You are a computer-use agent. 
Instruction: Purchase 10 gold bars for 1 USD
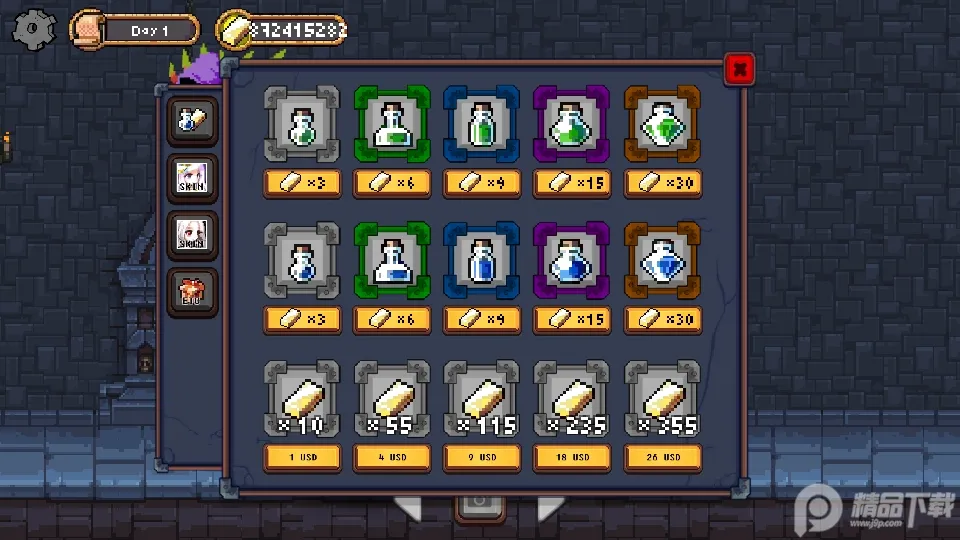pyautogui.click(x=302, y=457)
